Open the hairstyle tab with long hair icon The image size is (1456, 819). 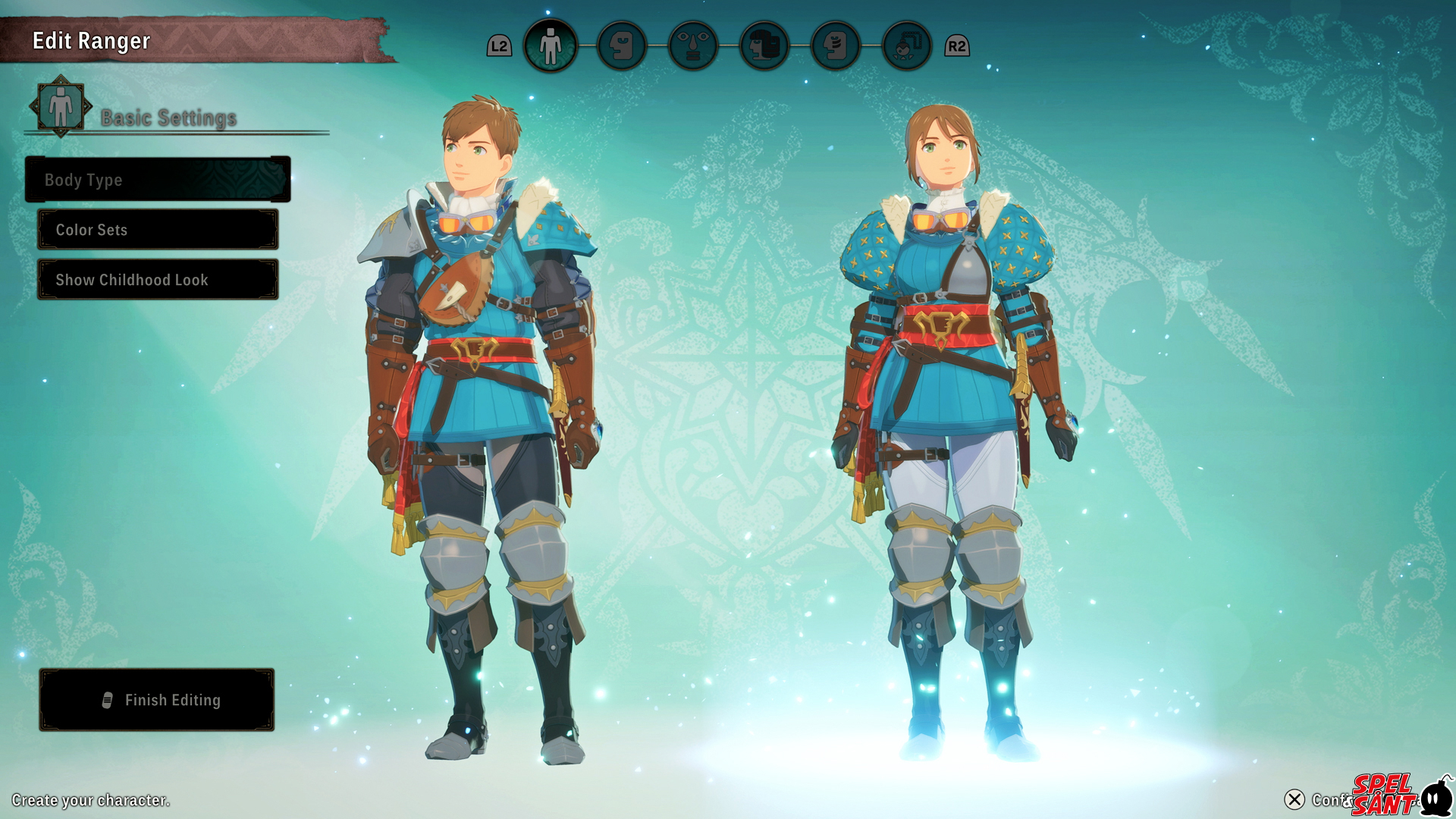764,45
